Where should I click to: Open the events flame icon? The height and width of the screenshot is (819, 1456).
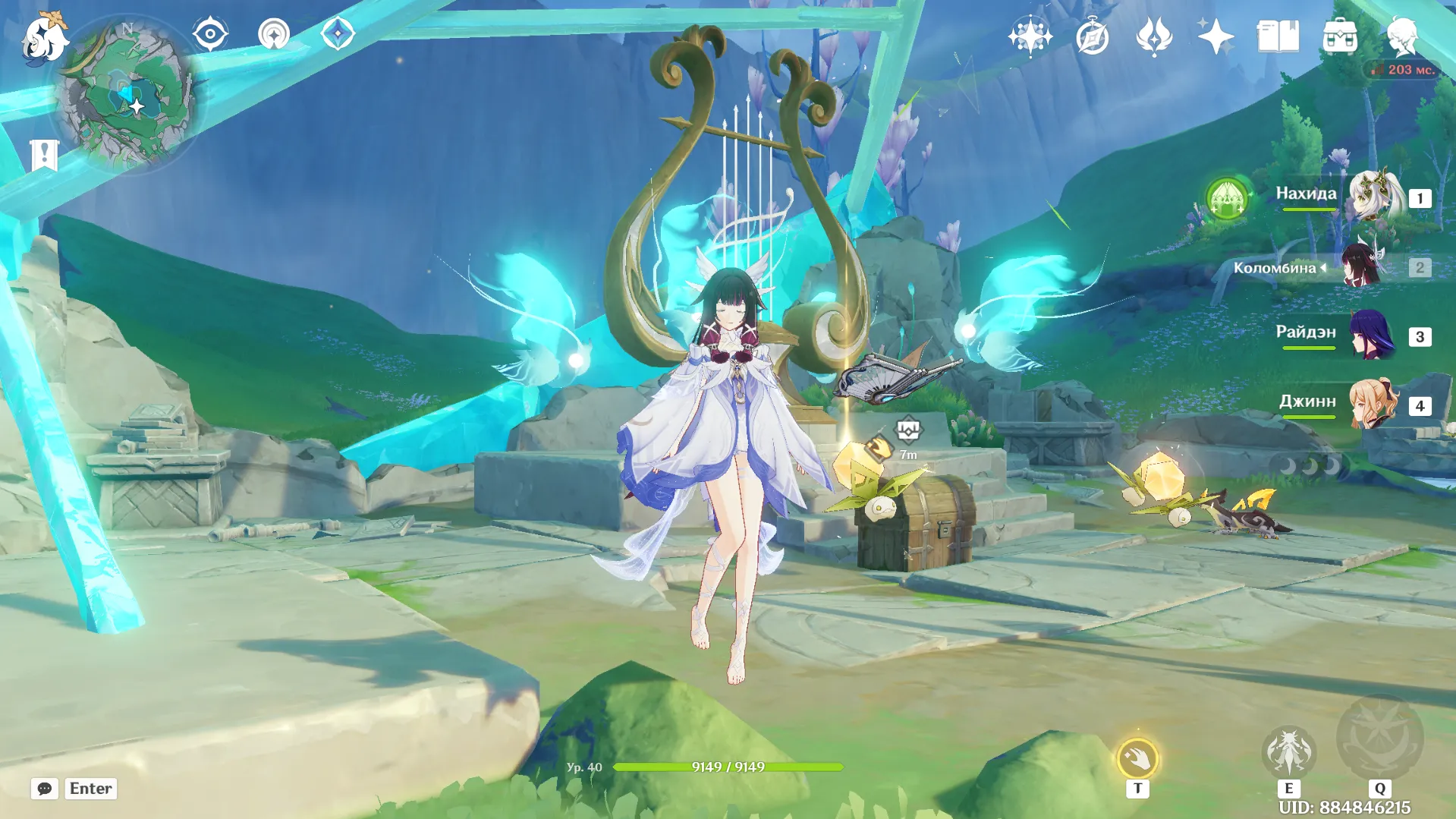tap(1153, 36)
